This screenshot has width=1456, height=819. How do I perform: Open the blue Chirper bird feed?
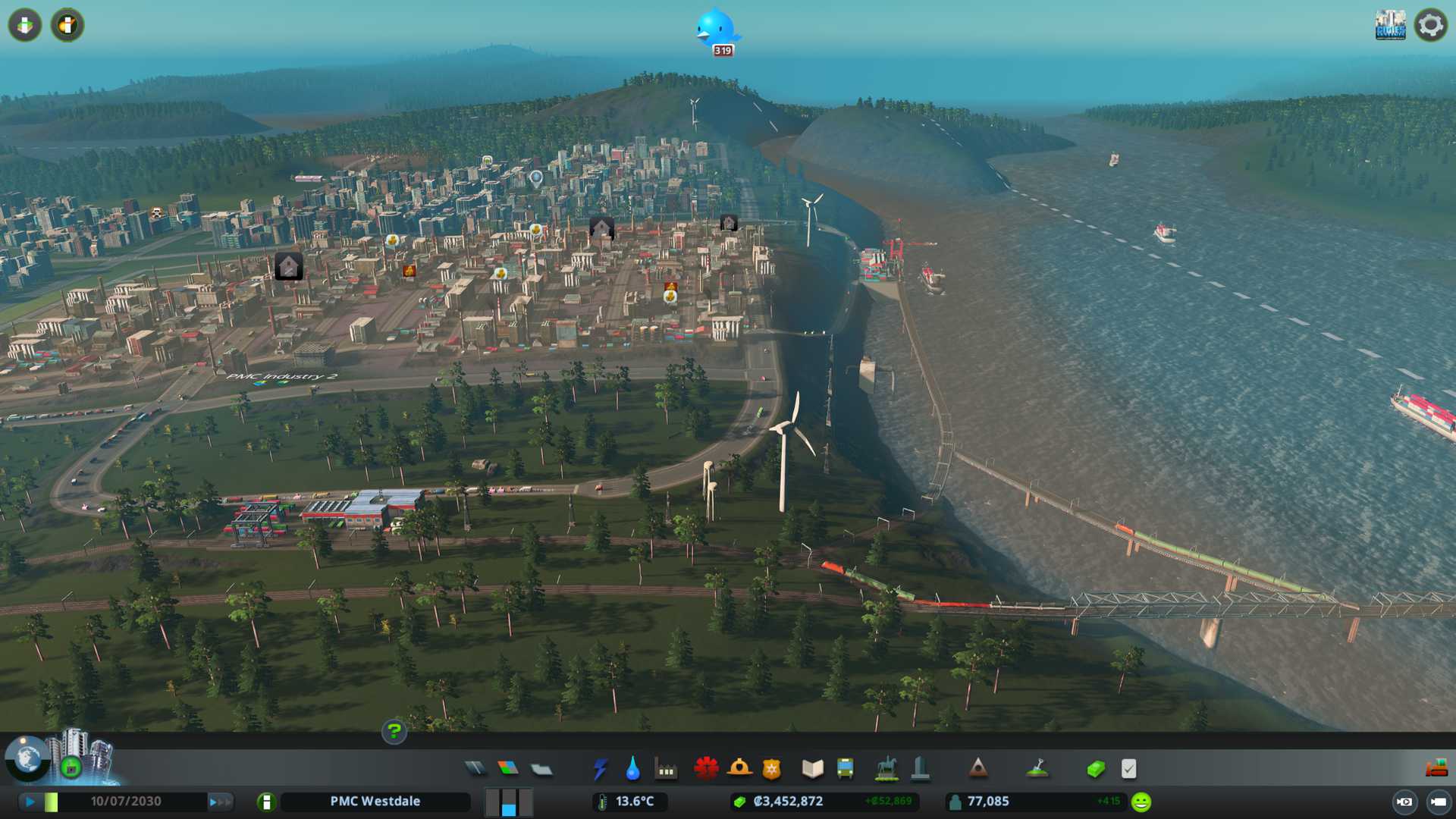pyautogui.click(x=717, y=30)
